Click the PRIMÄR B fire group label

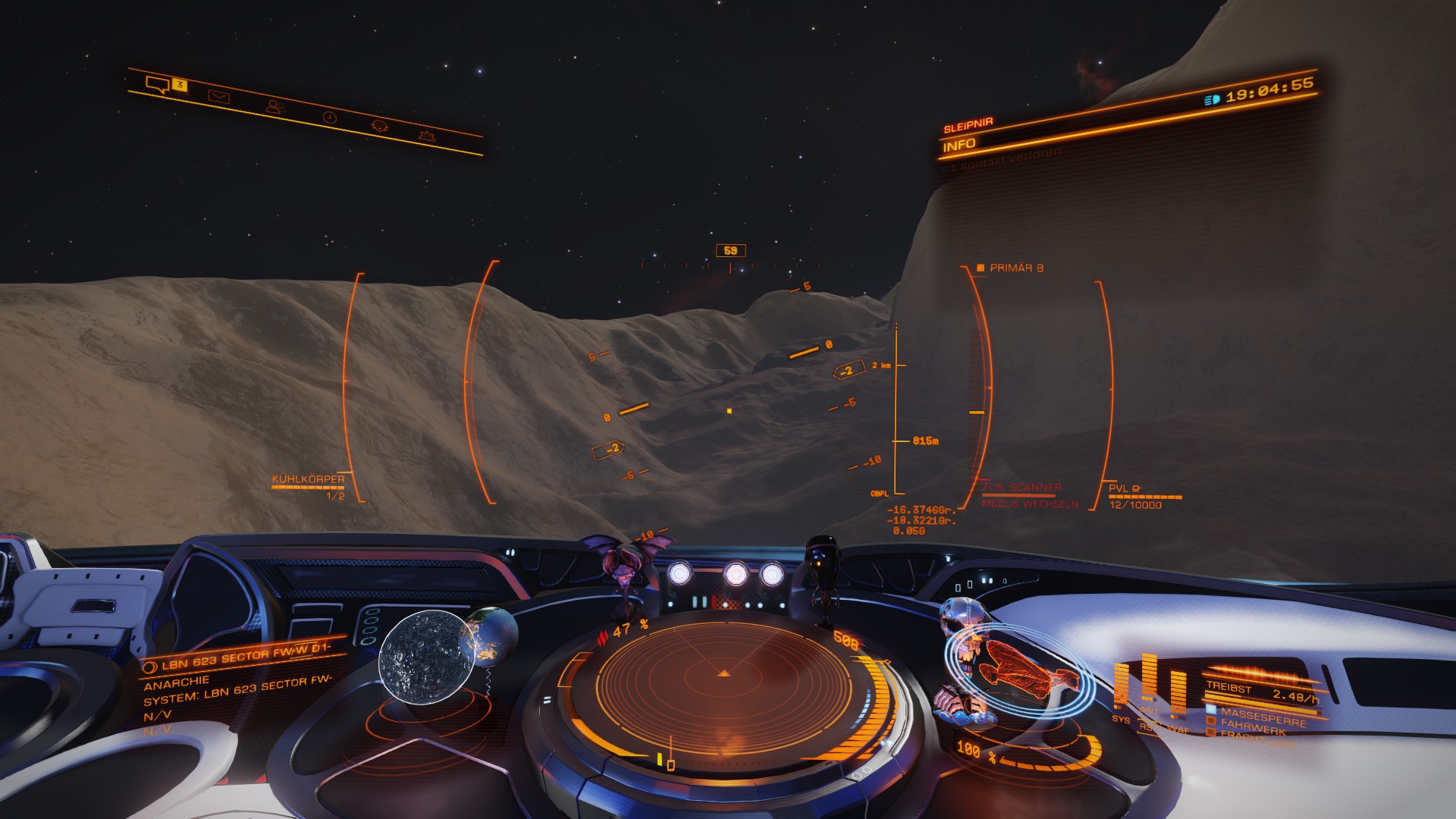pos(1015,268)
